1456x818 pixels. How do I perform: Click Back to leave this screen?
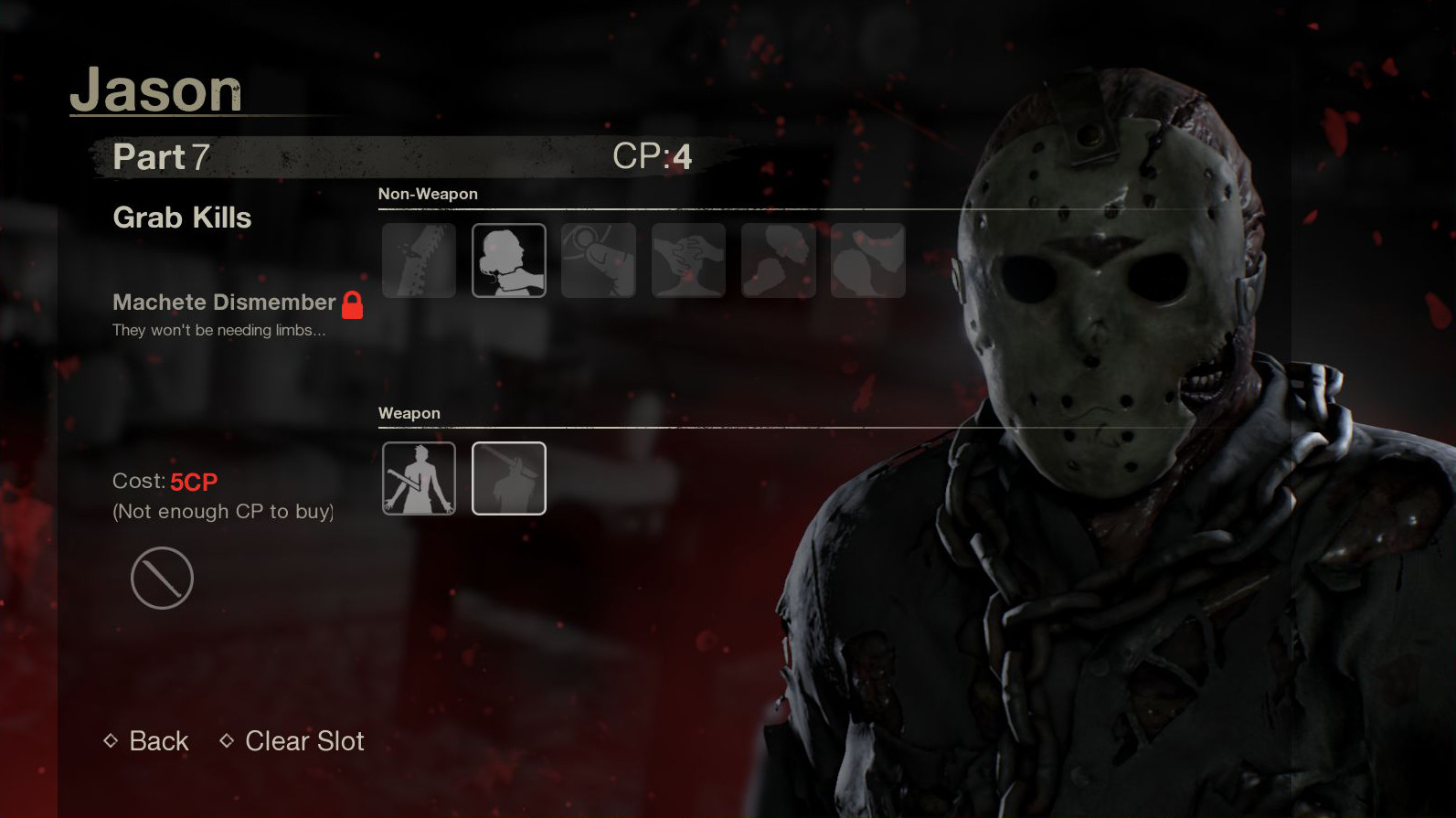click(x=157, y=741)
